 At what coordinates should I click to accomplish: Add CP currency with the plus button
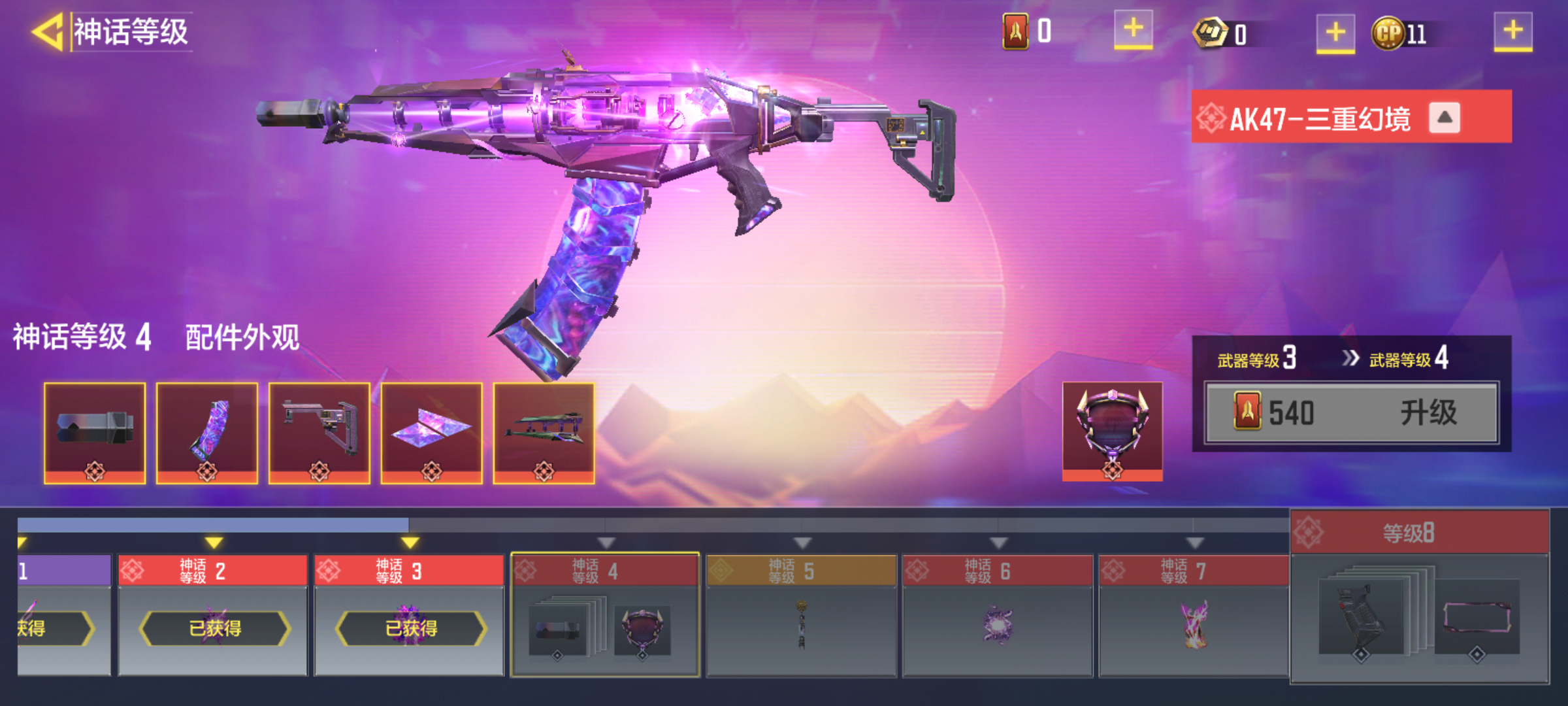1512,31
